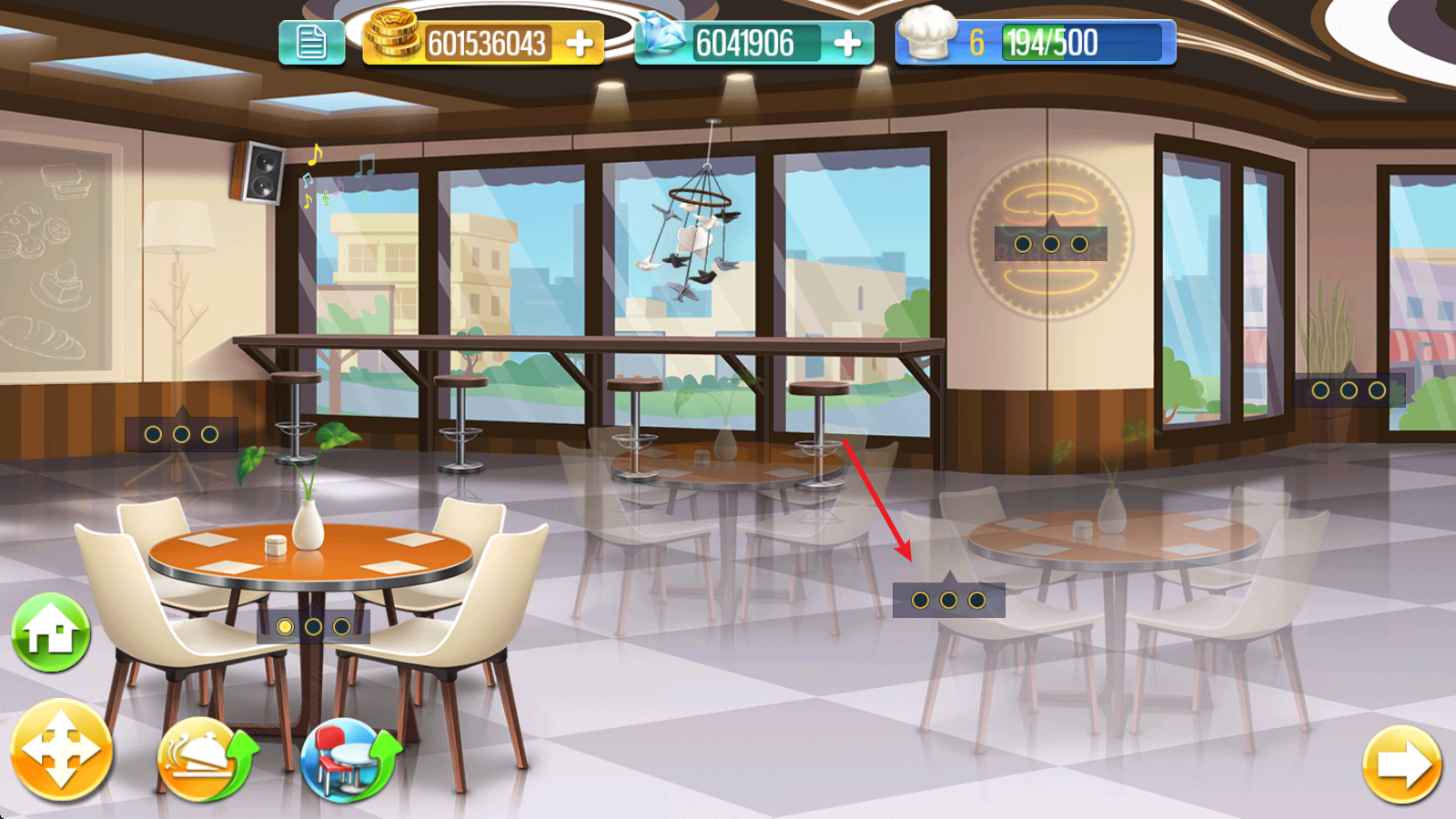The image size is (1456, 819).
Task: Select upgrade dots on the orange table
Action: point(313,627)
